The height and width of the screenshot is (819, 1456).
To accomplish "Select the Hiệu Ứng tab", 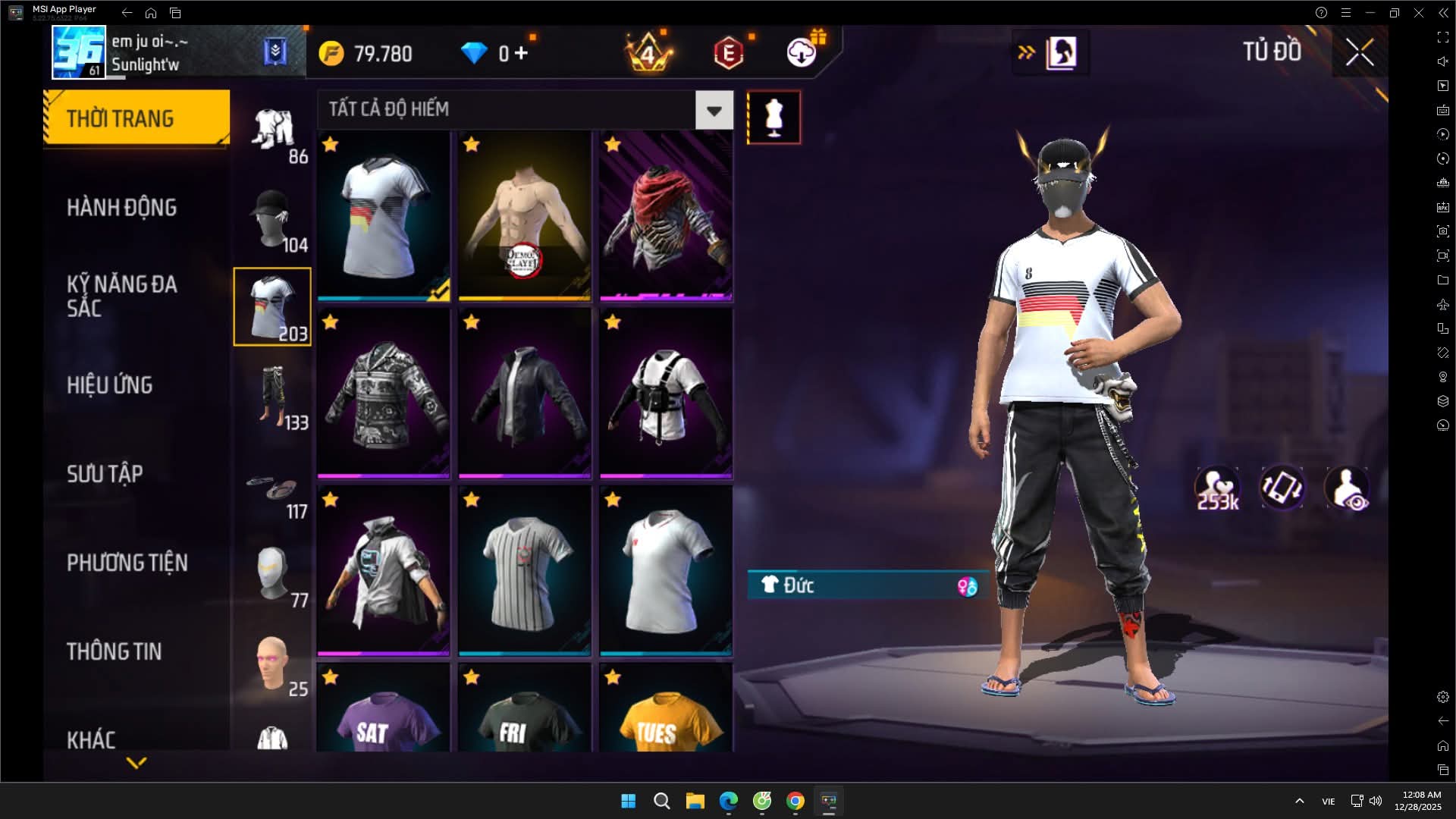I will [109, 385].
